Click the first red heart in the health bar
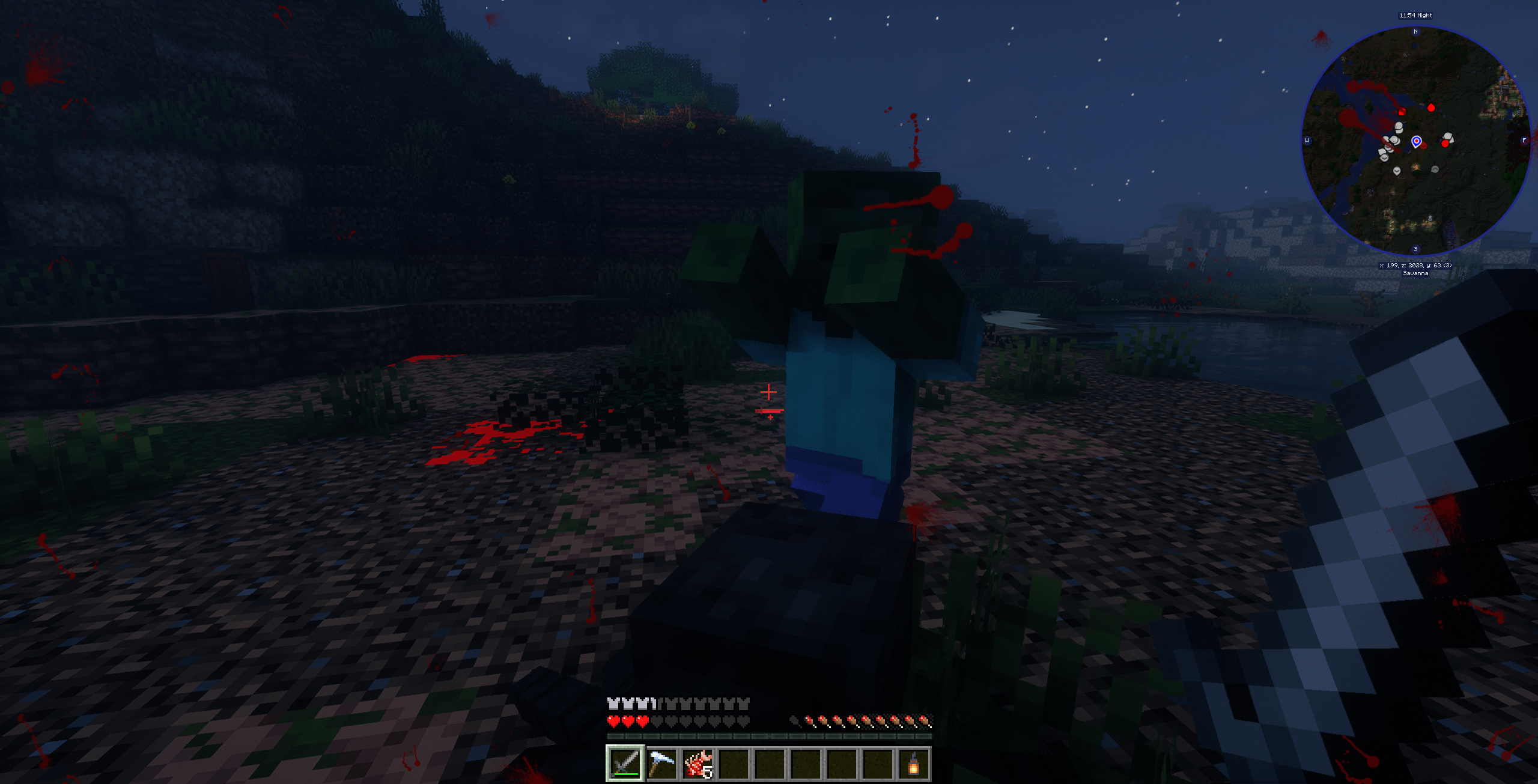 pyautogui.click(x=614, y=723)
